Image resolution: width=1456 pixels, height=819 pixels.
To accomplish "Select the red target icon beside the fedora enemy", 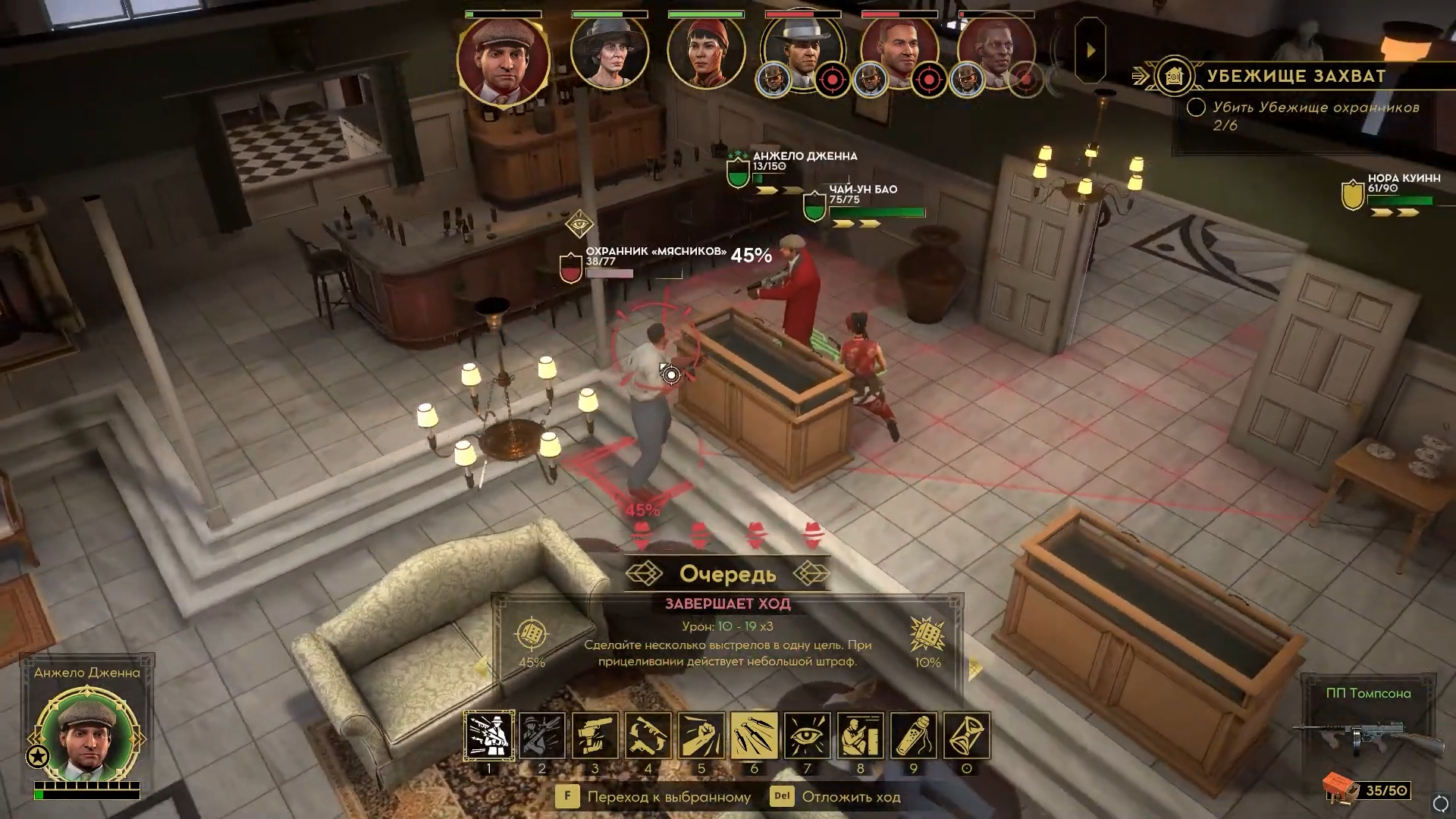I will coord(832,79).
